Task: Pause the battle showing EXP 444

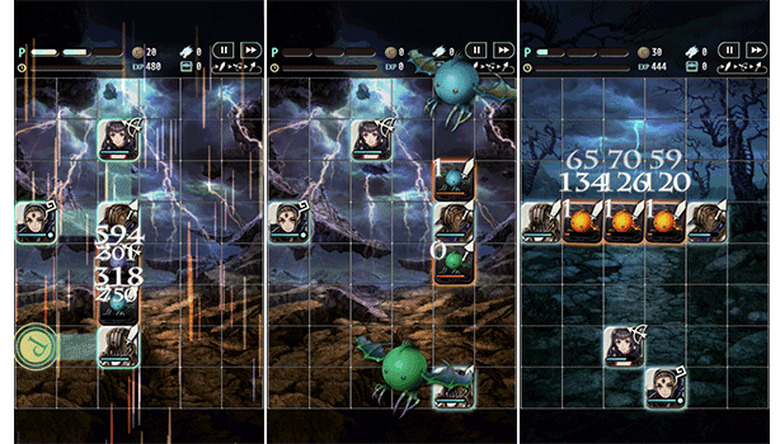Action: [730, 50]
